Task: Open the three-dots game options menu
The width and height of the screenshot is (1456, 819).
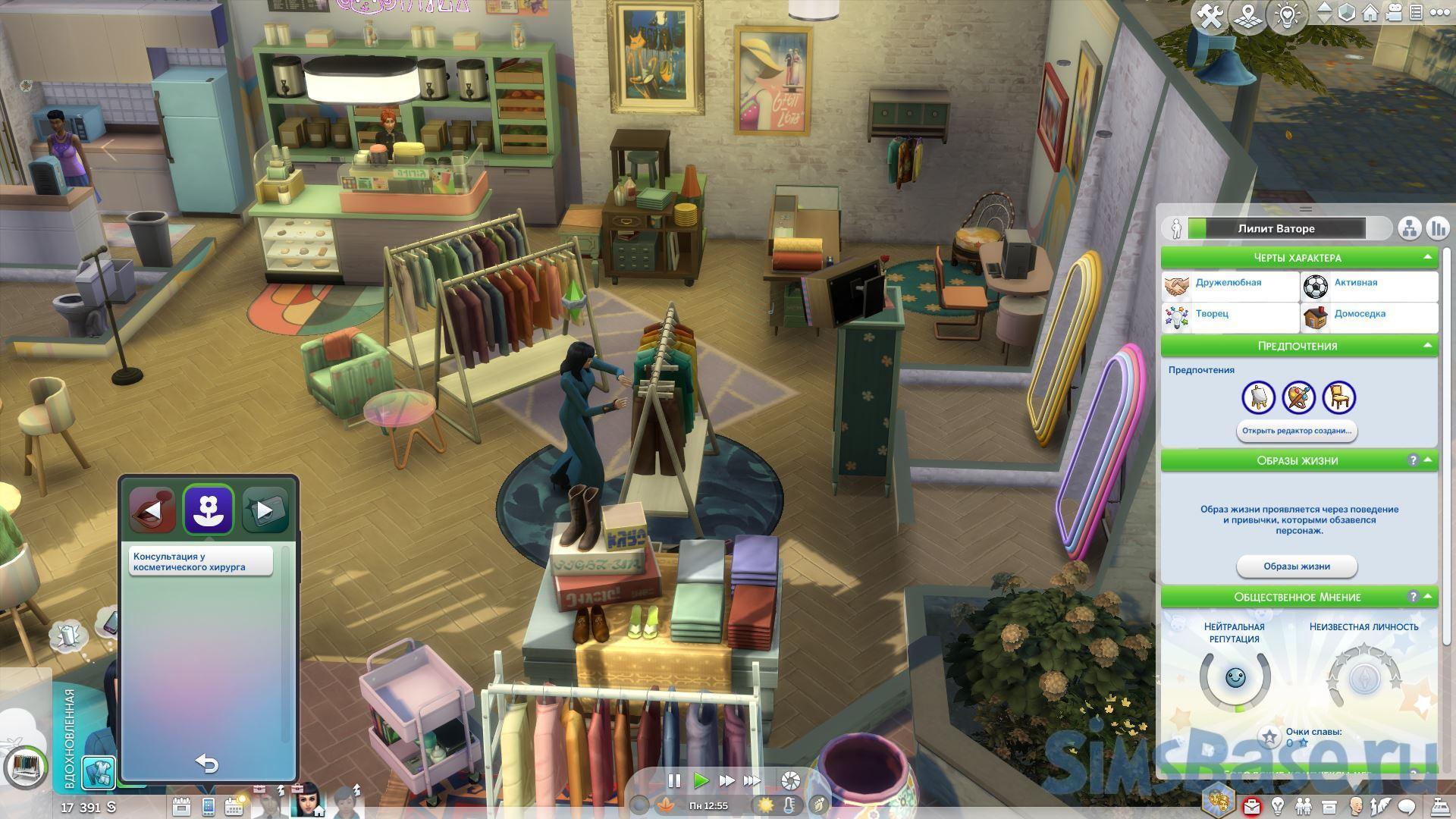Action: [x=1440, y=13]
